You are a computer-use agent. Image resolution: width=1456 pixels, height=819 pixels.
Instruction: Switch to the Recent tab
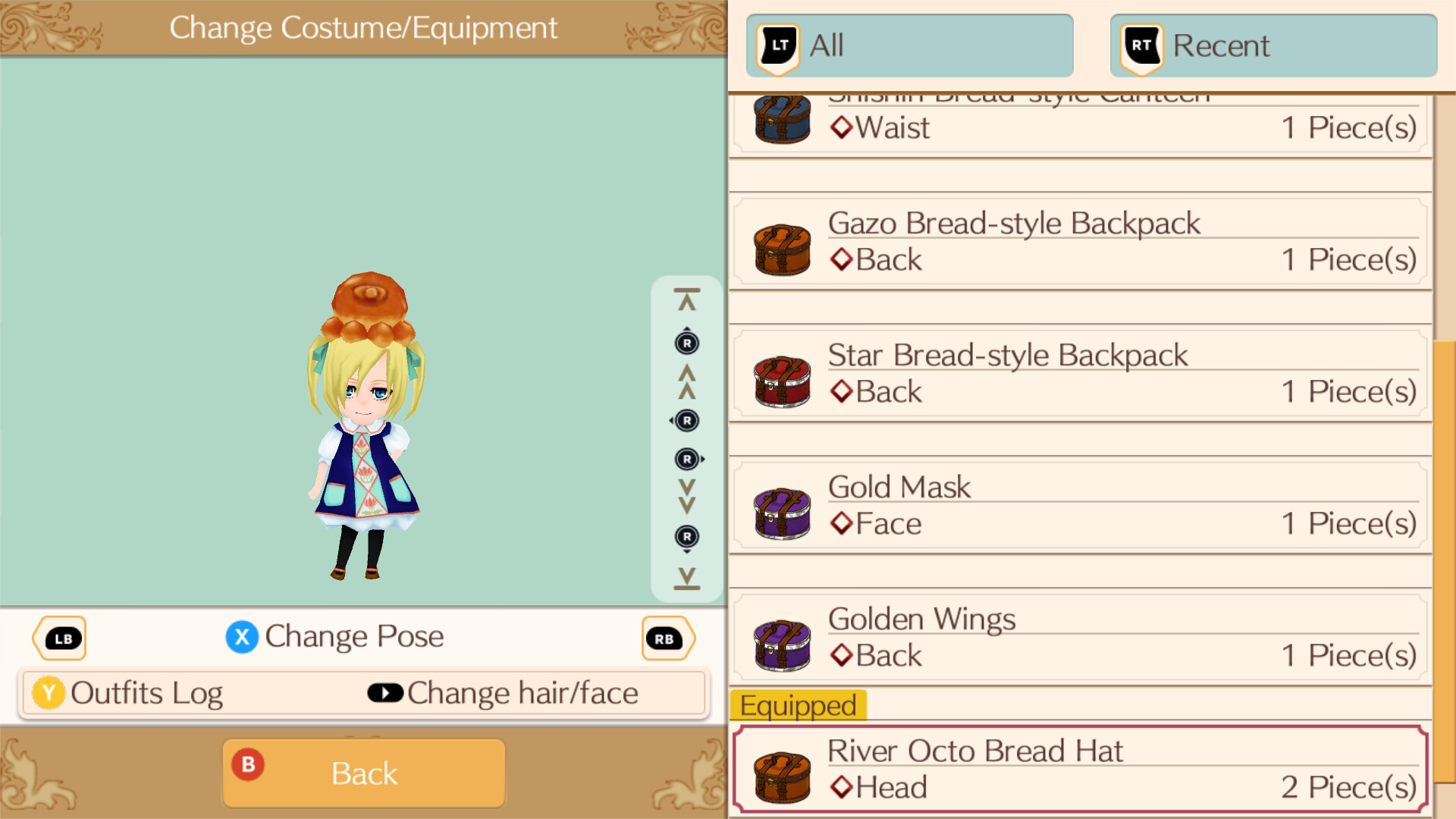click(x=1272, y=45)
